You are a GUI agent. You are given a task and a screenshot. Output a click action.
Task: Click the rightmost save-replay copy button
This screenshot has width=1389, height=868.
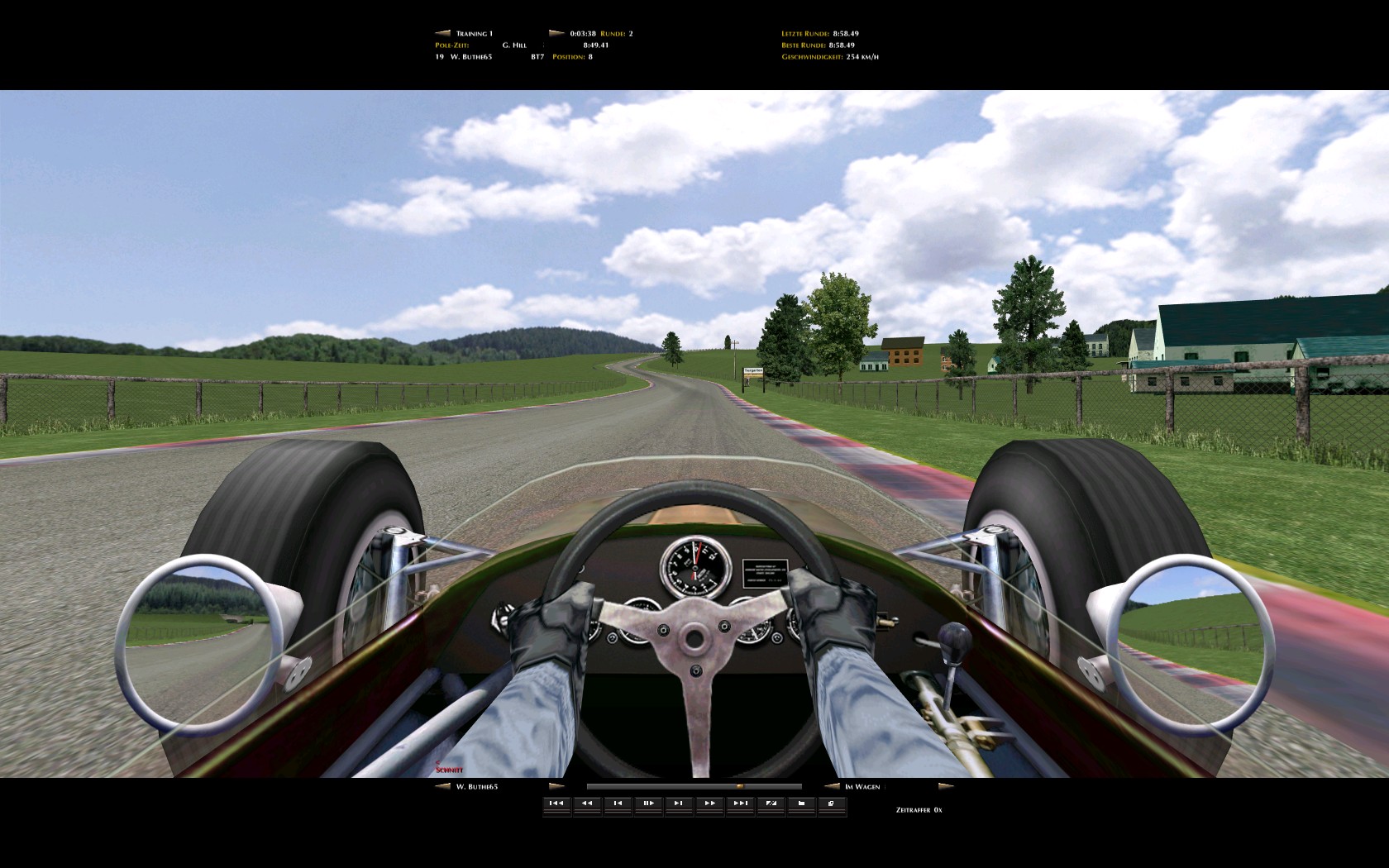point(832,804)
